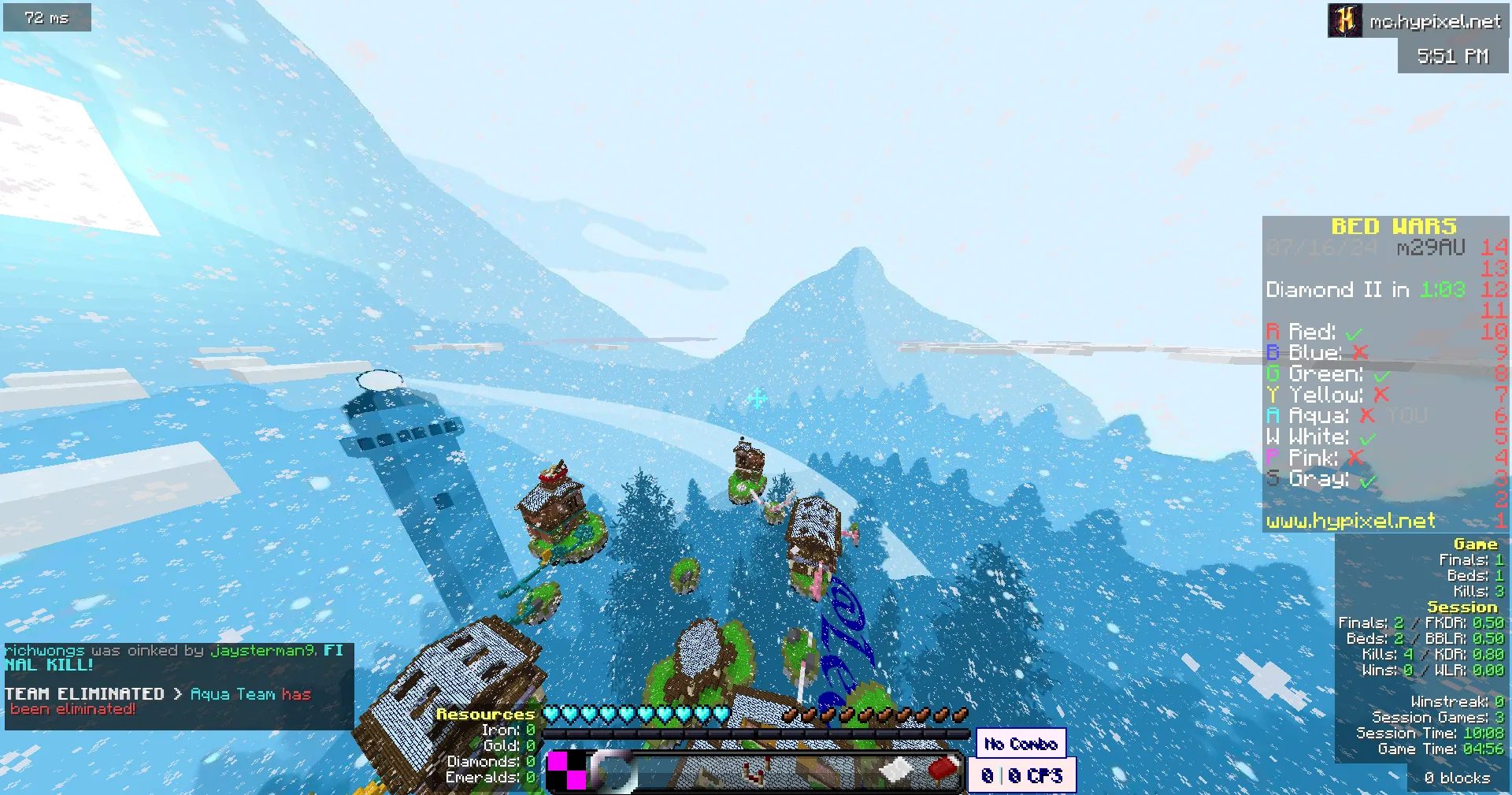Click the No Combo indicator
Screen dimensions: 1512x795
pos(1020,743)
